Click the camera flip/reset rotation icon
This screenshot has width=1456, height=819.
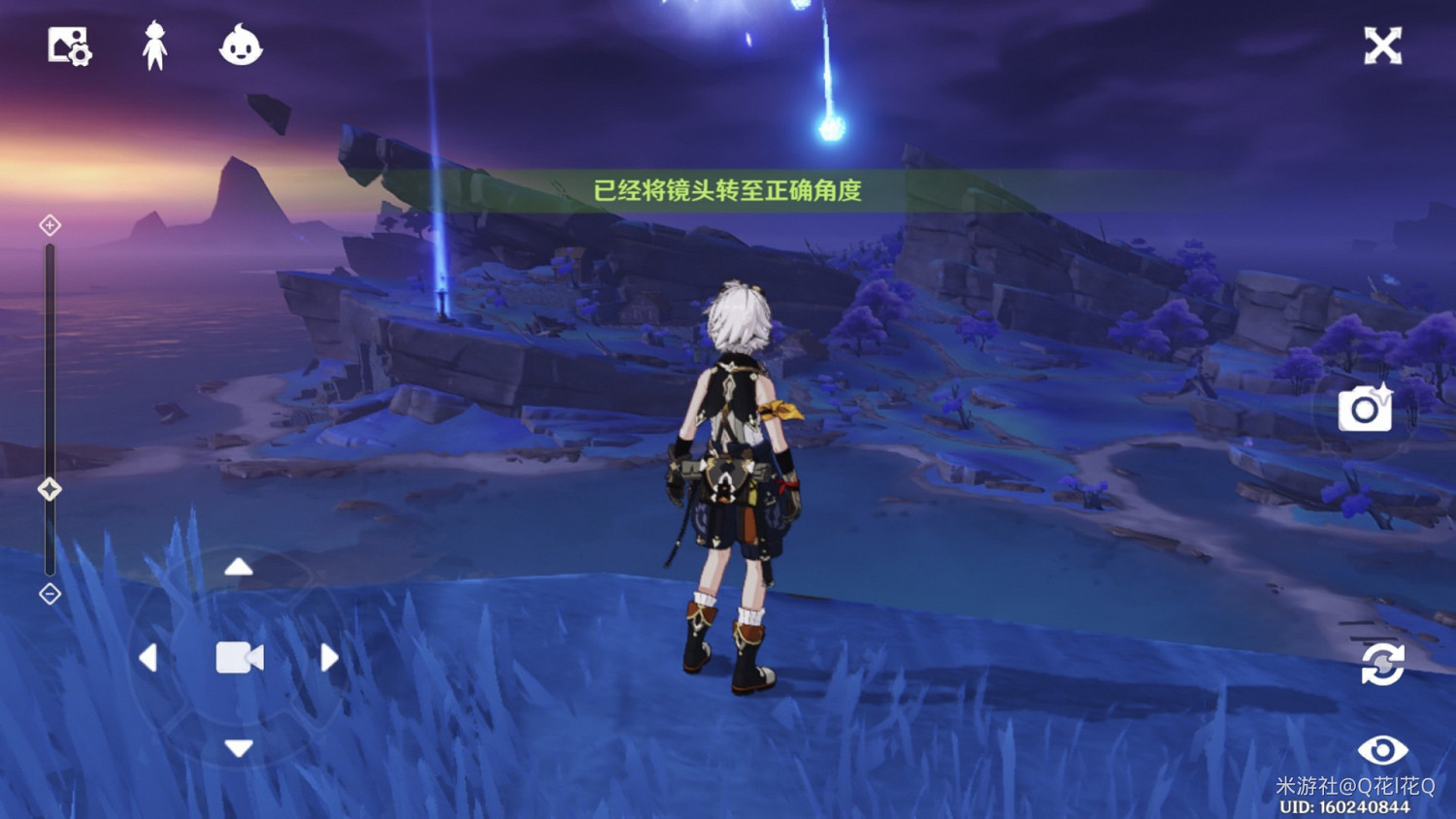[1382, 665]
